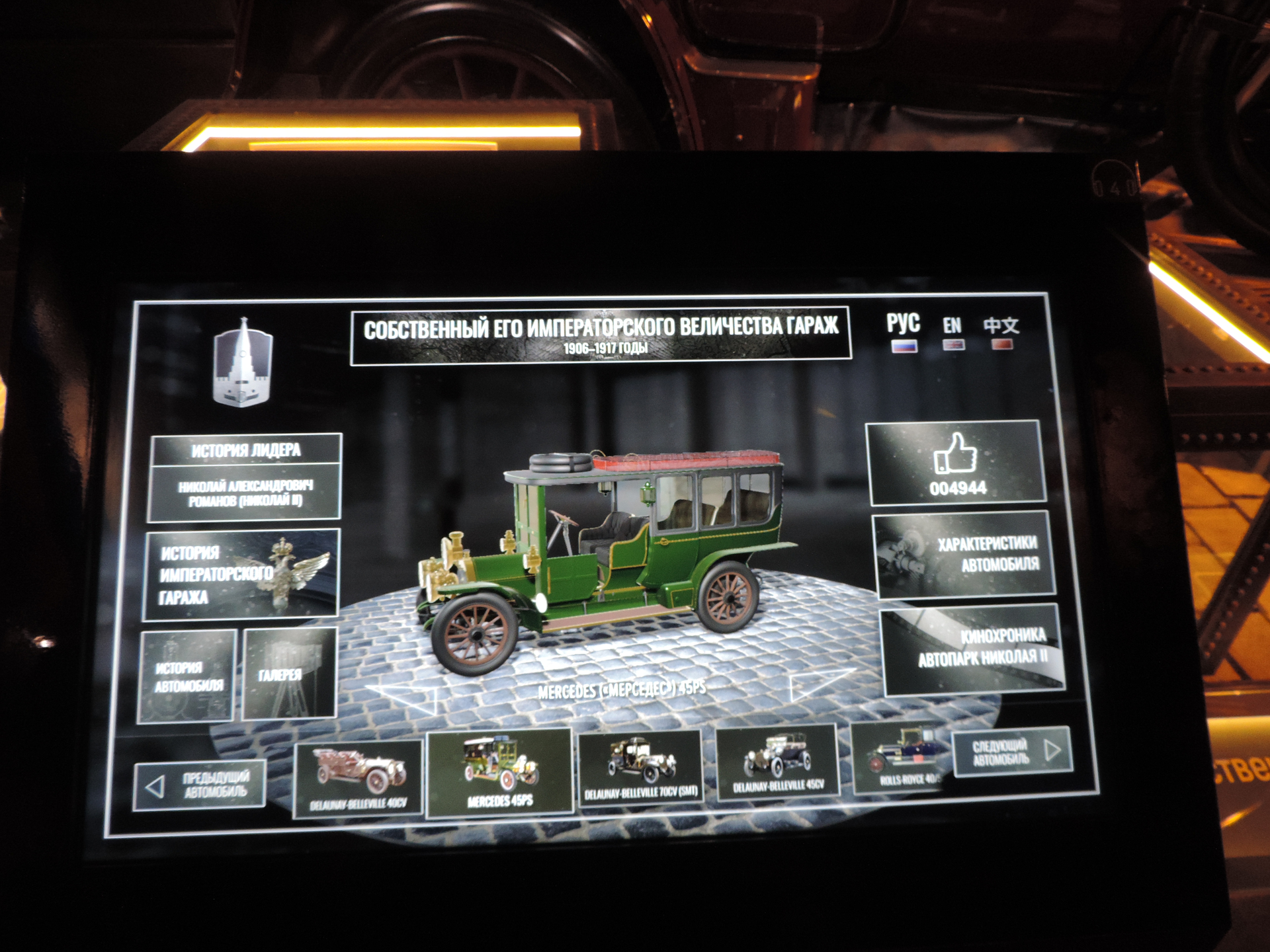
Task: Pick the Delaunay-Belleville 45CV thumbnail
Action: (x=777, y=761)
